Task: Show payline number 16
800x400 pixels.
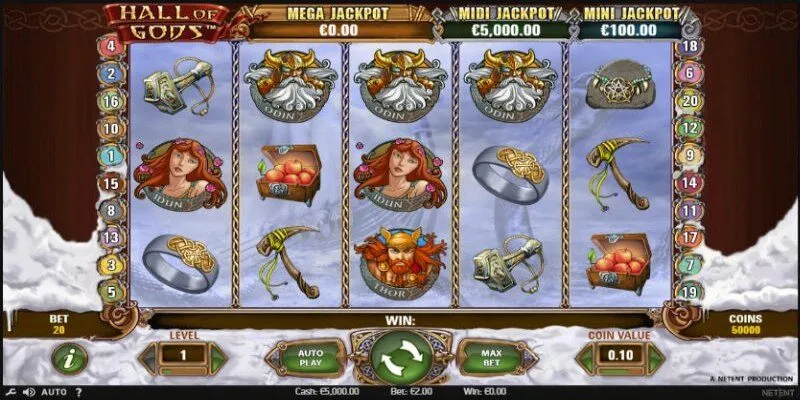Action: point(112,102)
